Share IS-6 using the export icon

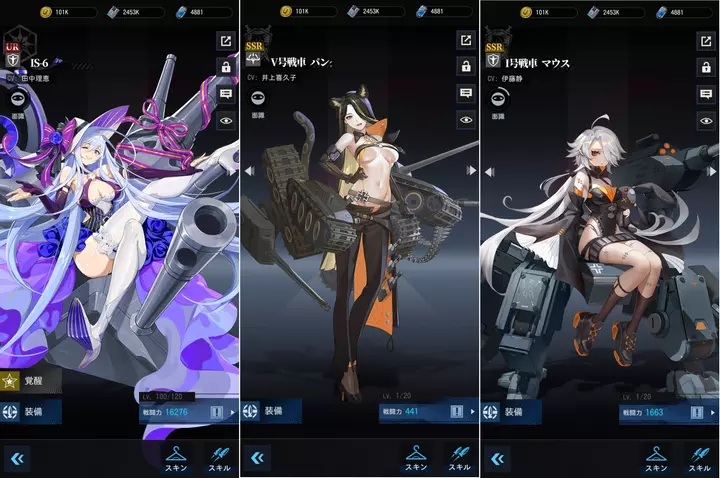(x=226, y=41)
